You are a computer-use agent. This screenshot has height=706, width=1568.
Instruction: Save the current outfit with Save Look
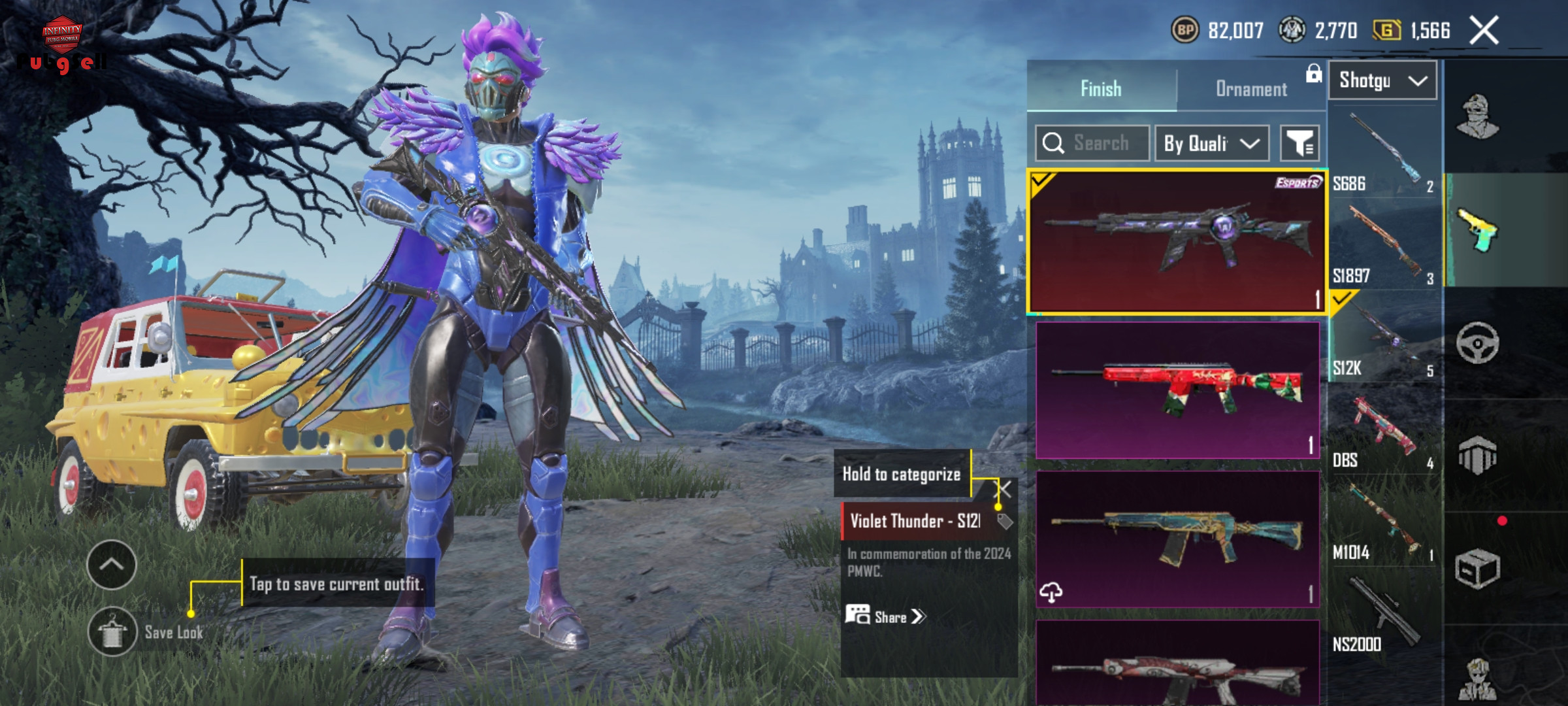(x=112, y=631)
